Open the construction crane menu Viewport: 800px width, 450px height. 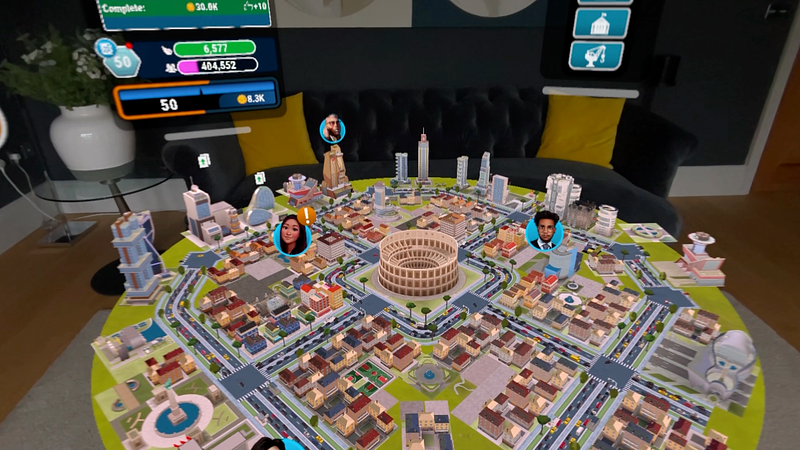tap(596, 56)
